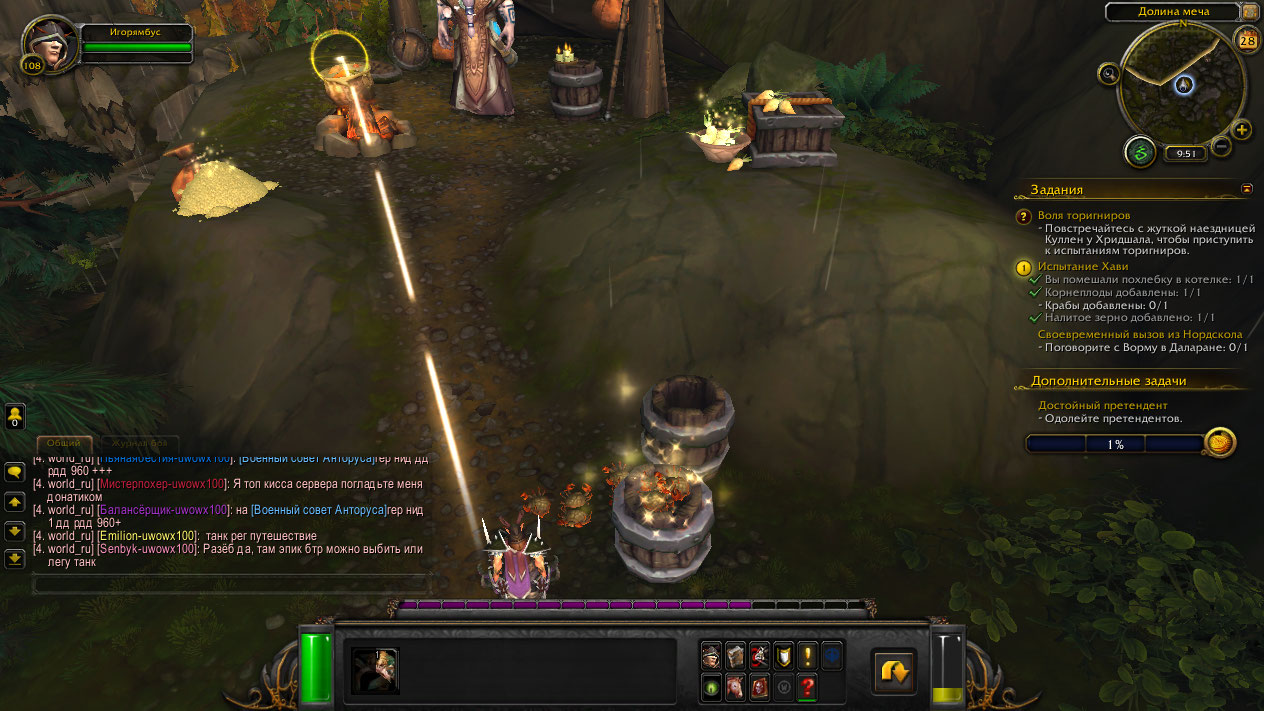Select the Испытание Хави quest in tracker
This screenshot has height=711, width=1264.
point(1082,267)
